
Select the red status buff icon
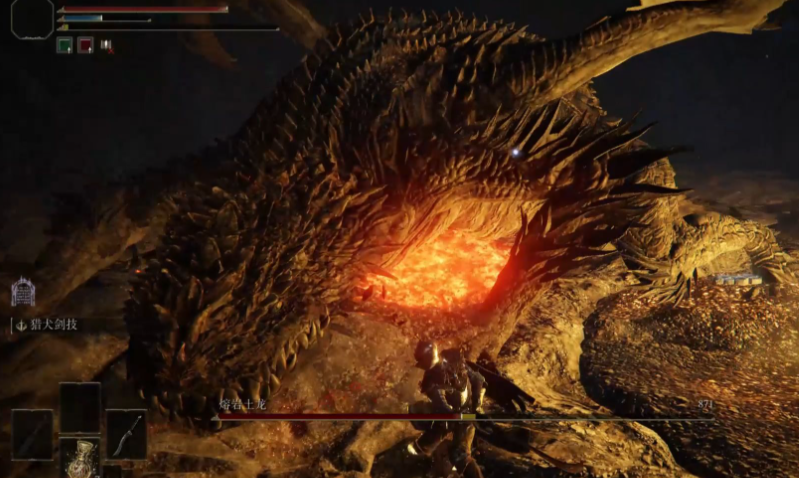85,45
